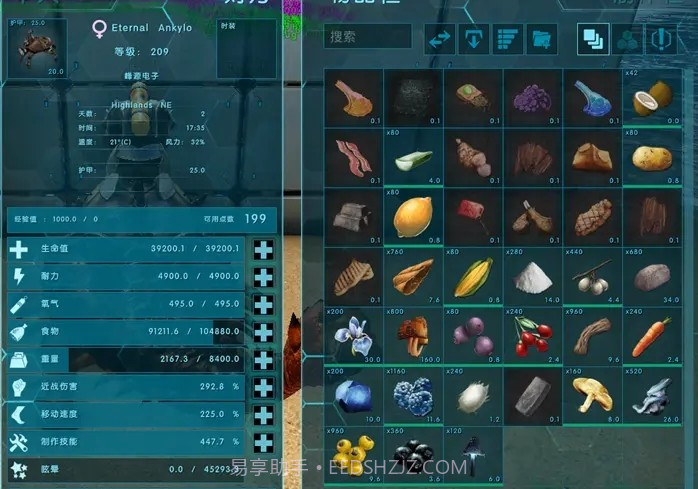Click the folder button in the toolbar
Screen dimensions: 698x489
541,39
